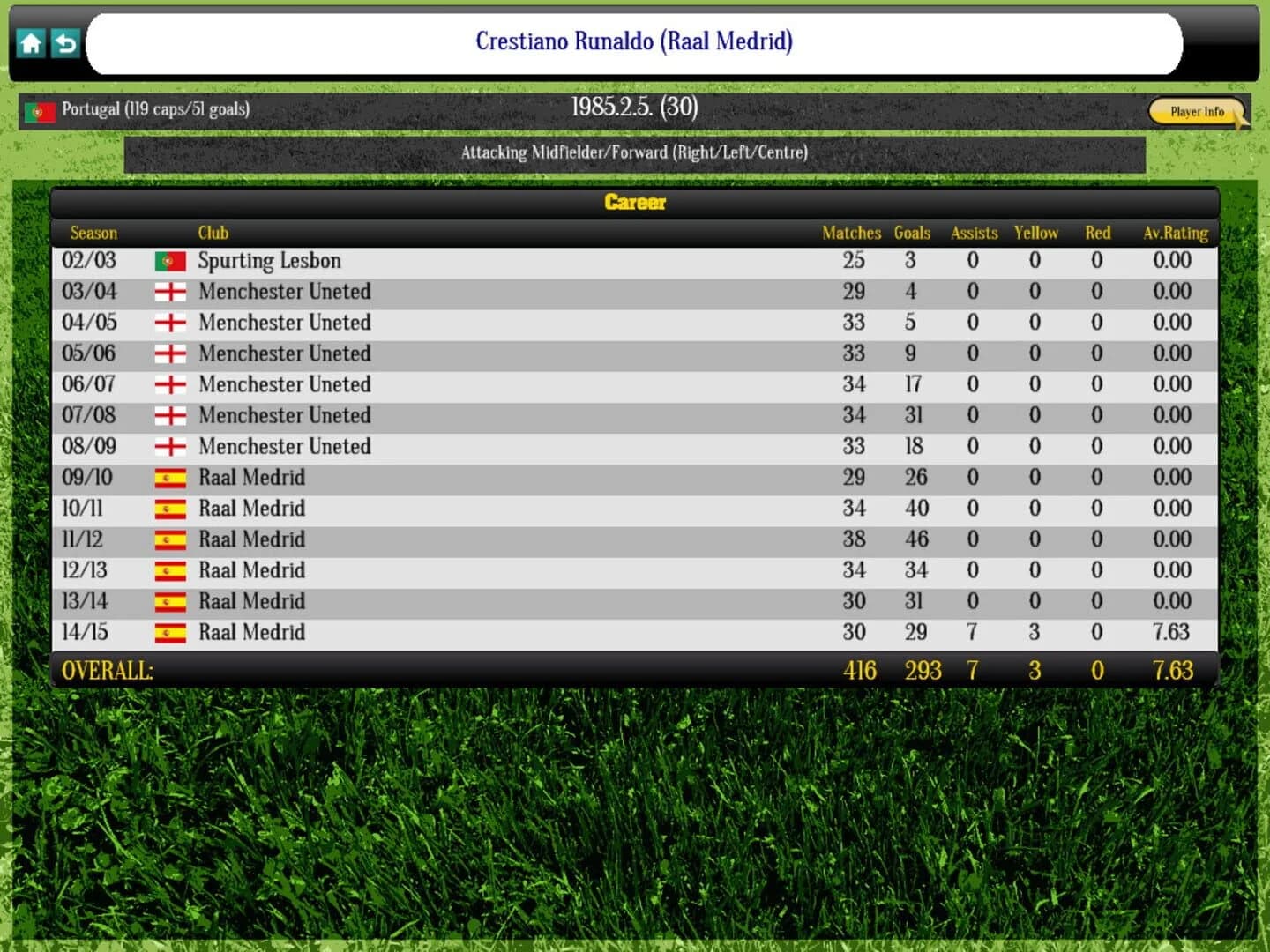Click the Crestiano Runaldo title bar
The image size is (1270, 952).
pyautogui.click(x=633, y=41)
